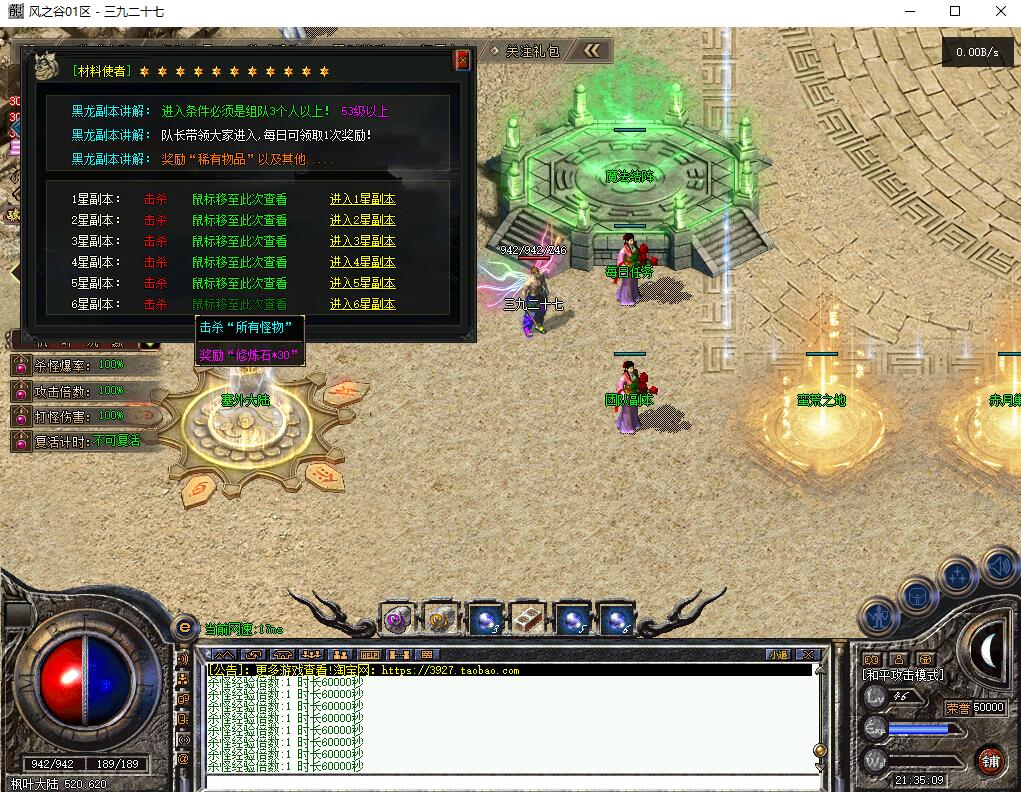This screenshot has width=1021, height=792.
Task: Open the red 铺 shop button
Action: (x=990, y=760)
